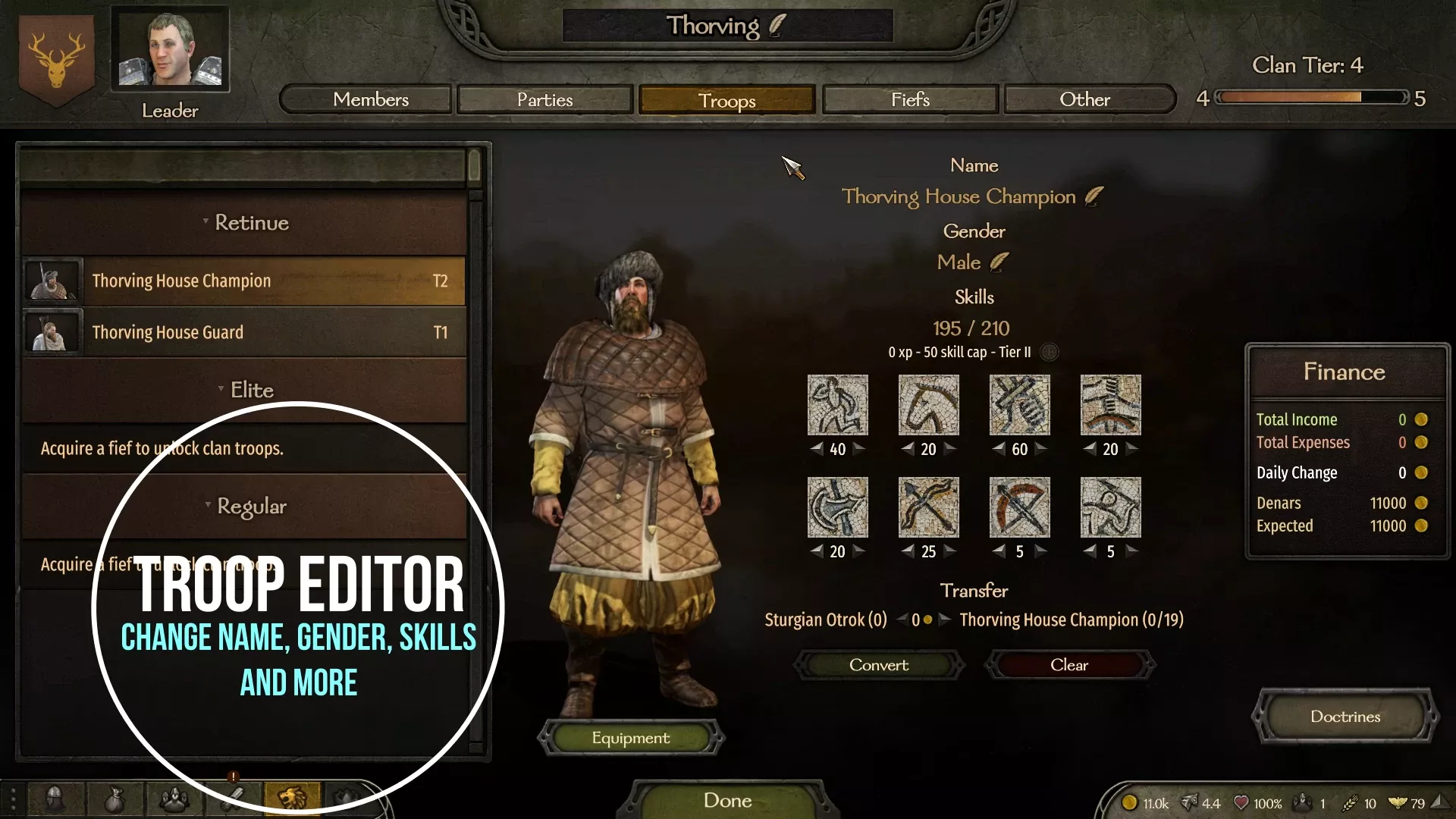Image resolution: width=1456 pixels, height=819 pixels.
Task: Edit the troop name via the quill icon
Action: pyautogui.click(x=1092, y=196)
